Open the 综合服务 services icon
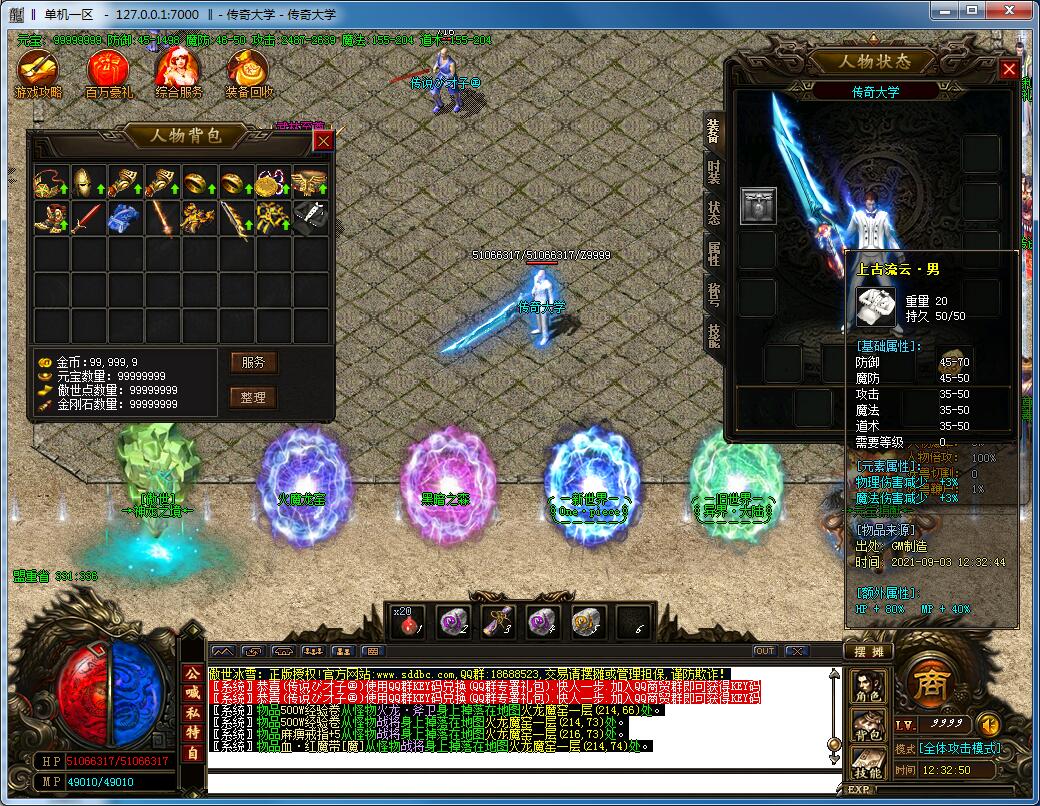Screen dimensions: 1040x806 179,73
